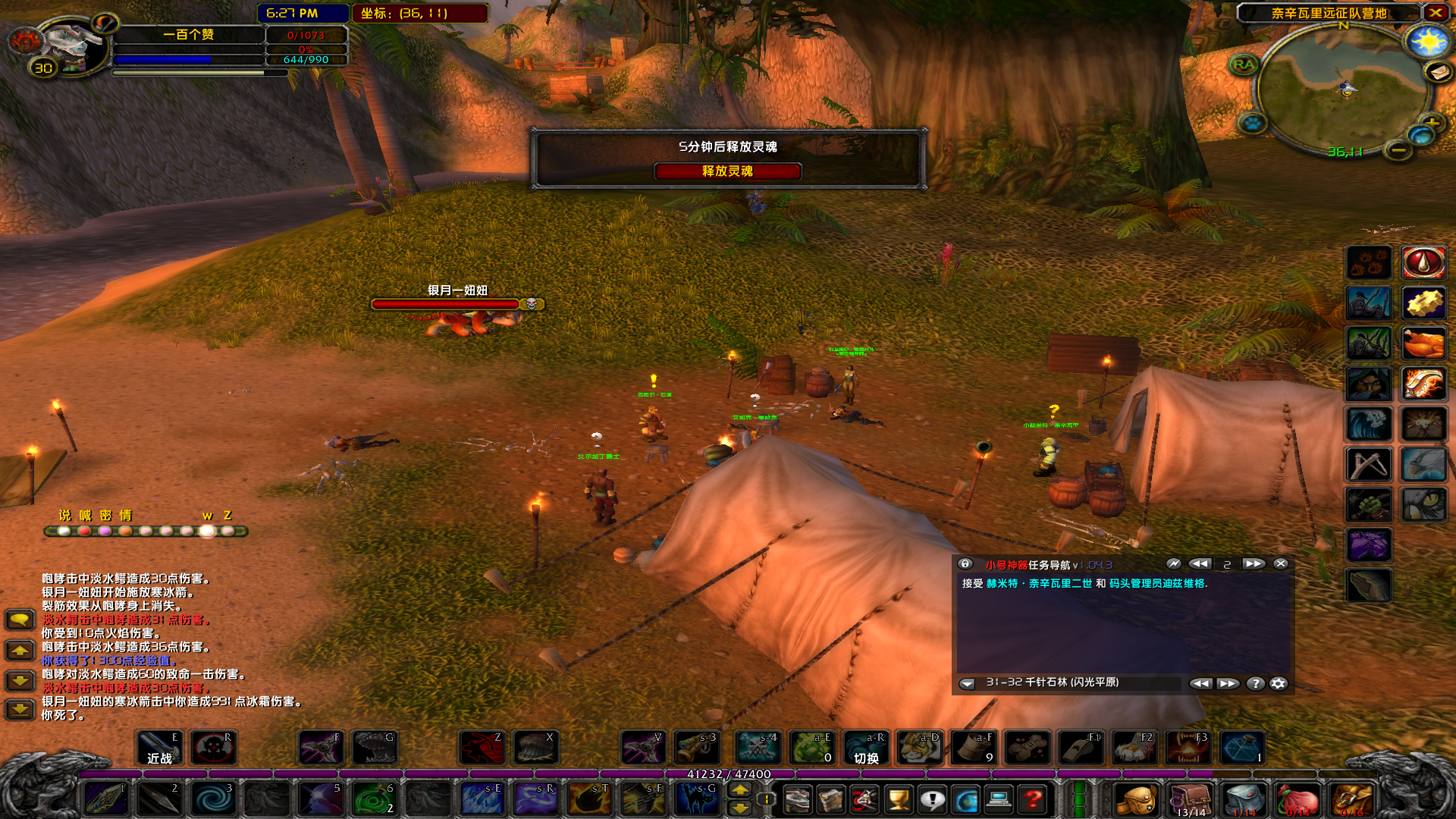Open the 31-32 千针石林 guide dropdown
This screenshot has height=819, width=1456.
967,683
